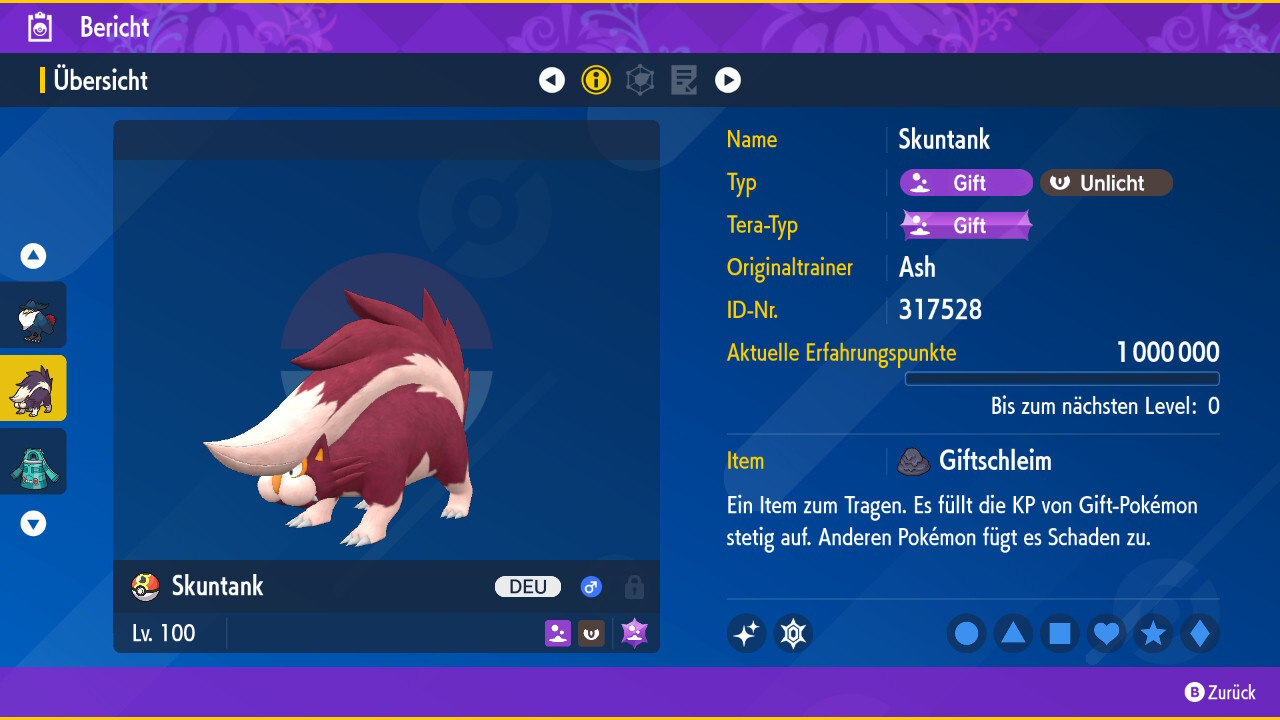The width and height of the screenshot is (1280, 720).
Task: Select the yellow info overview icon
Action: coord(596,80)
